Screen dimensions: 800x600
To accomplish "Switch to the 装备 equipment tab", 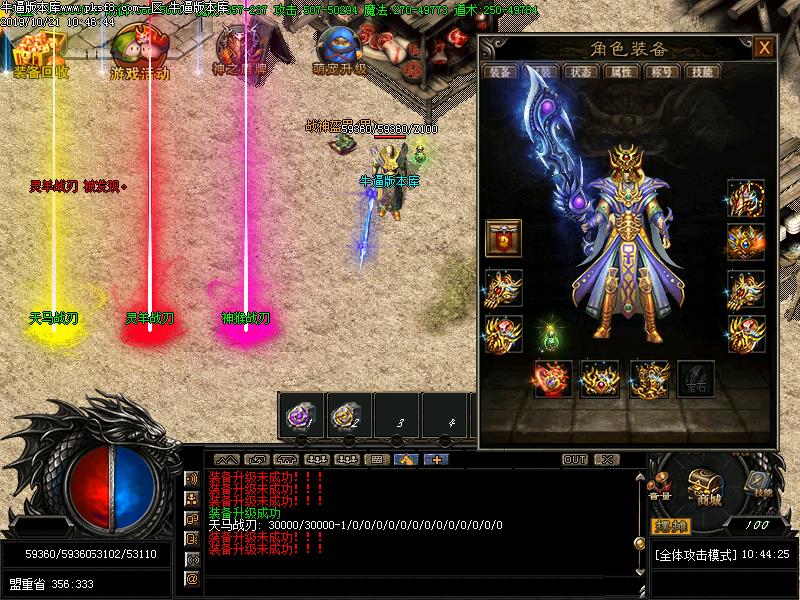I will coord(500,72).
